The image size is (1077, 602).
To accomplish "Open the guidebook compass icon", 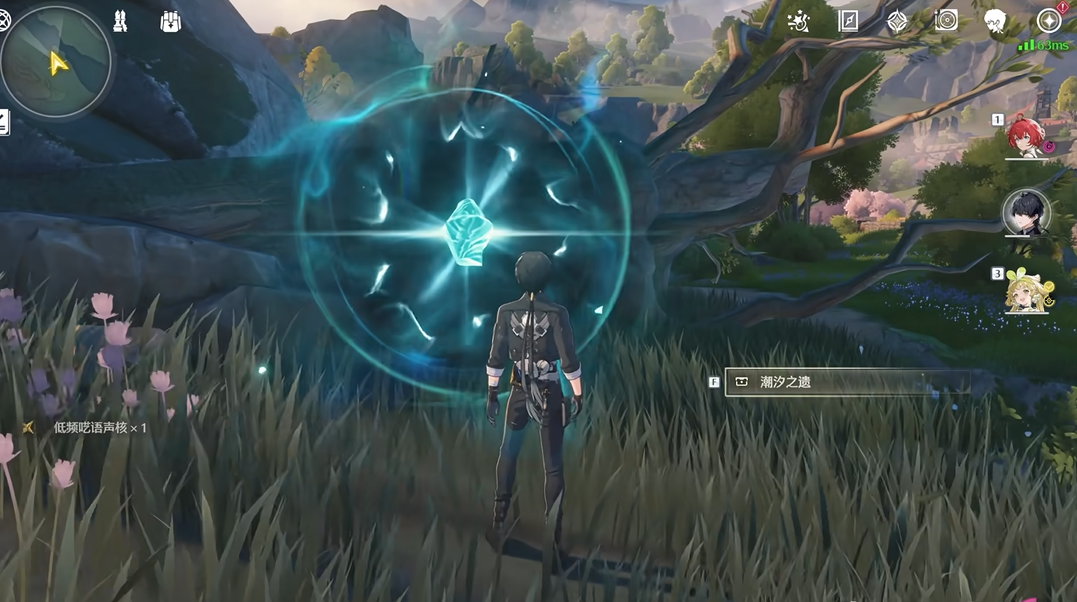I will click(x=848, y=21).
